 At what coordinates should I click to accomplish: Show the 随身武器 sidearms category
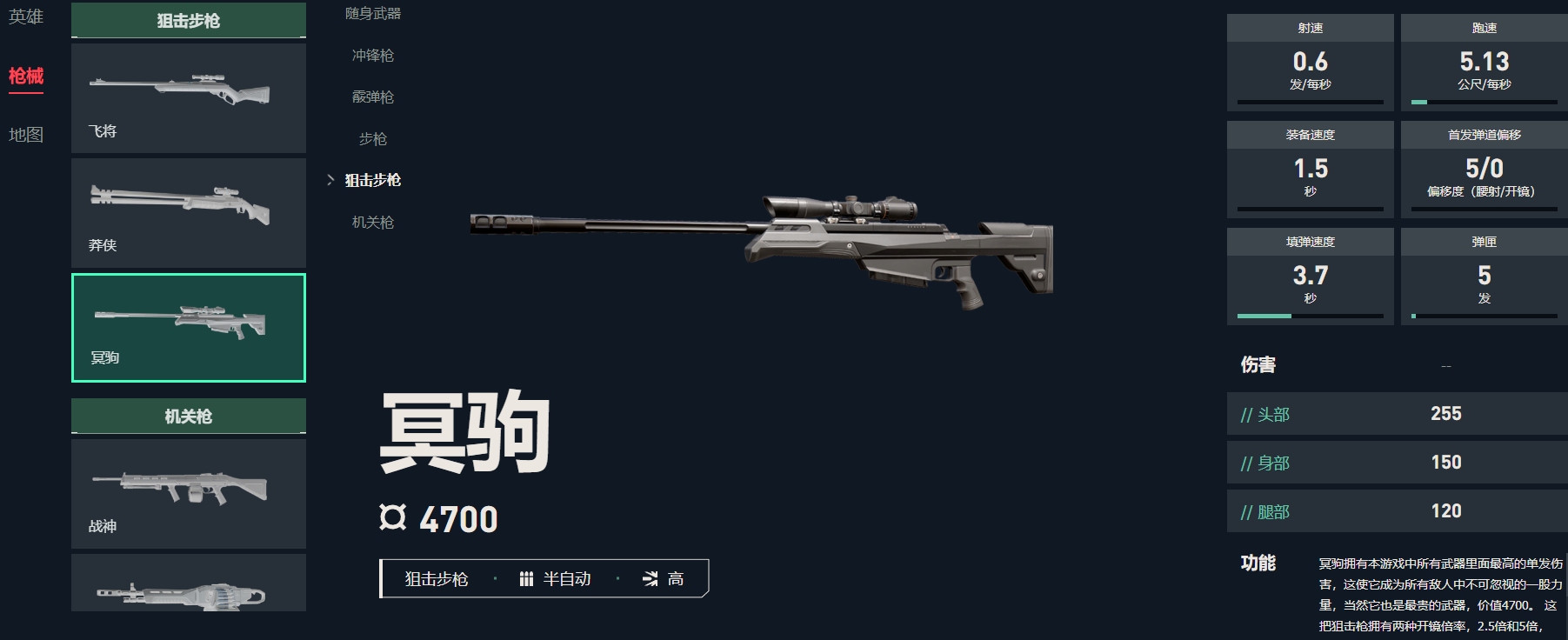373,14
